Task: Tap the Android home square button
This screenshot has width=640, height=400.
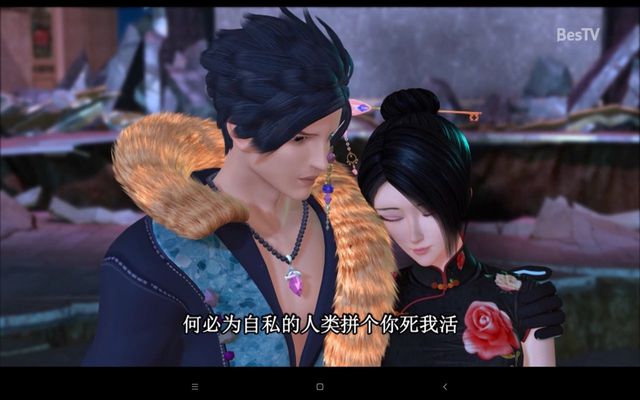Action: [319, 386]
